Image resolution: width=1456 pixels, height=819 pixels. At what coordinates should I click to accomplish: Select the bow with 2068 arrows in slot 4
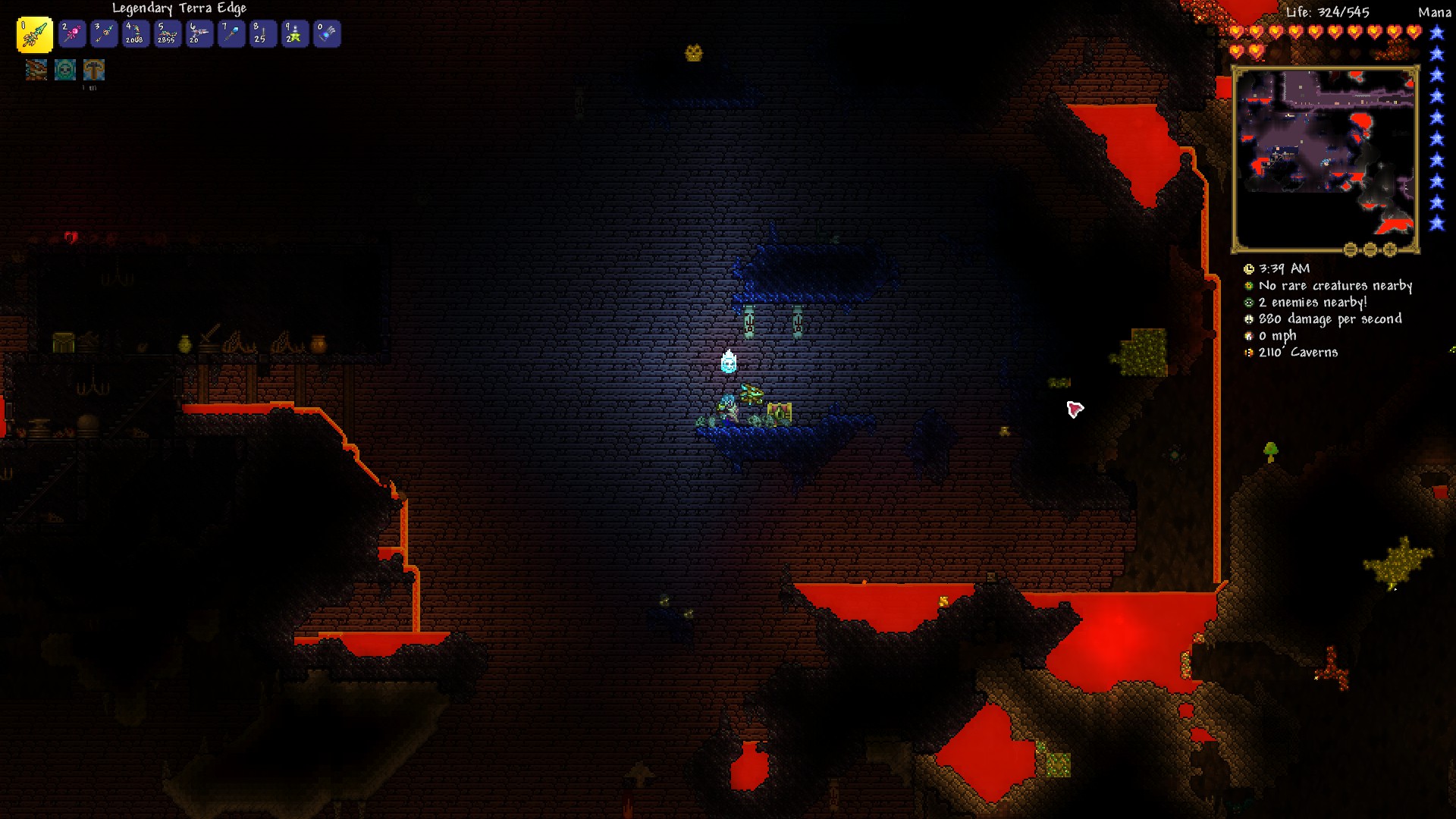(x=136, y=33)
